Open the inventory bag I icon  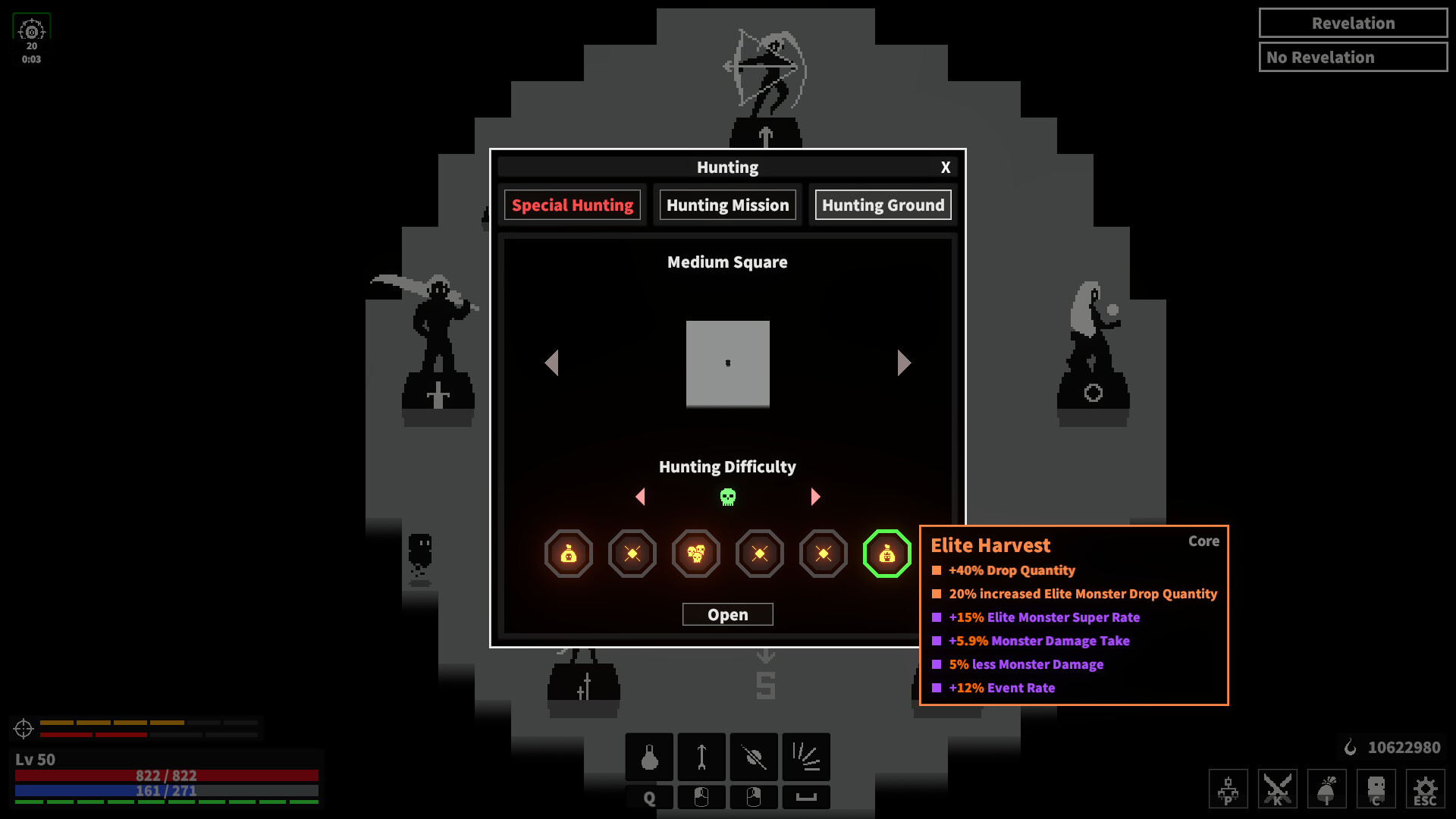coord(1326,789)
